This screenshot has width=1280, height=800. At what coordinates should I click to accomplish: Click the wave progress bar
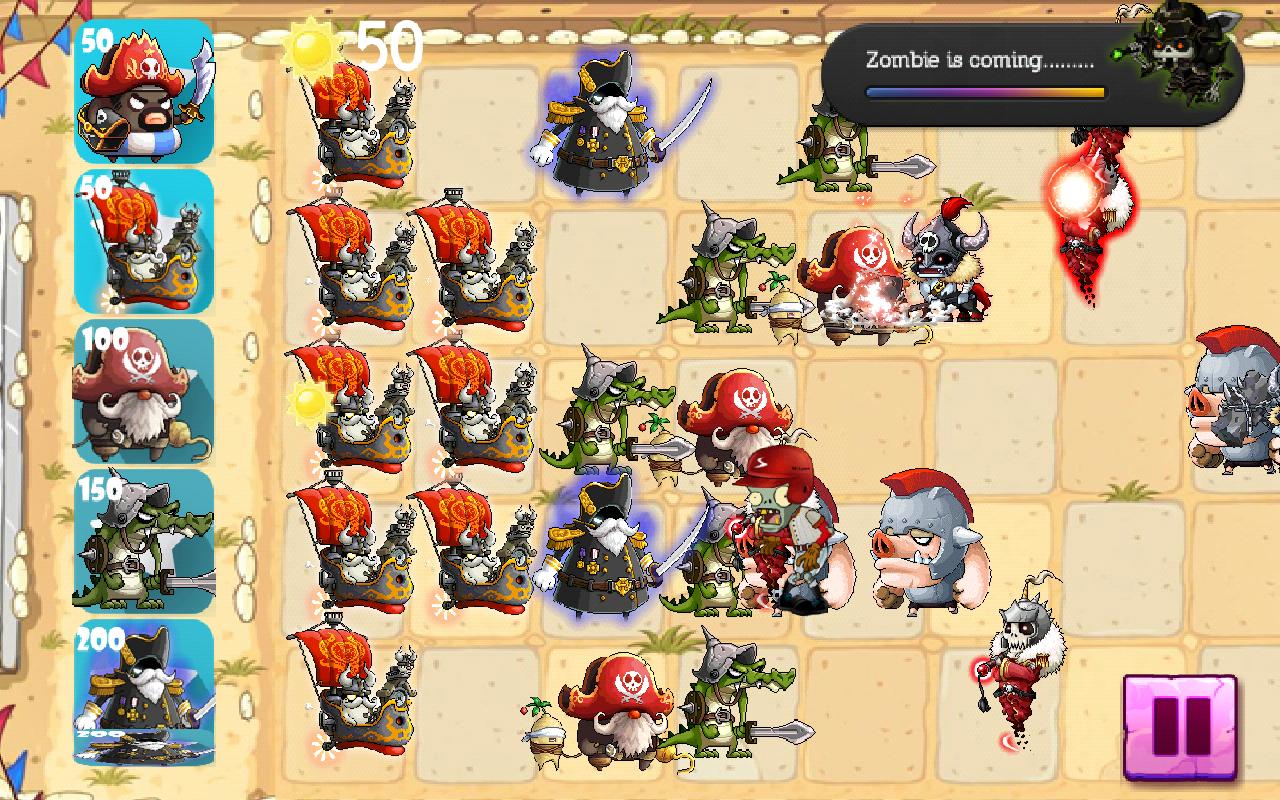pos(985,90)
